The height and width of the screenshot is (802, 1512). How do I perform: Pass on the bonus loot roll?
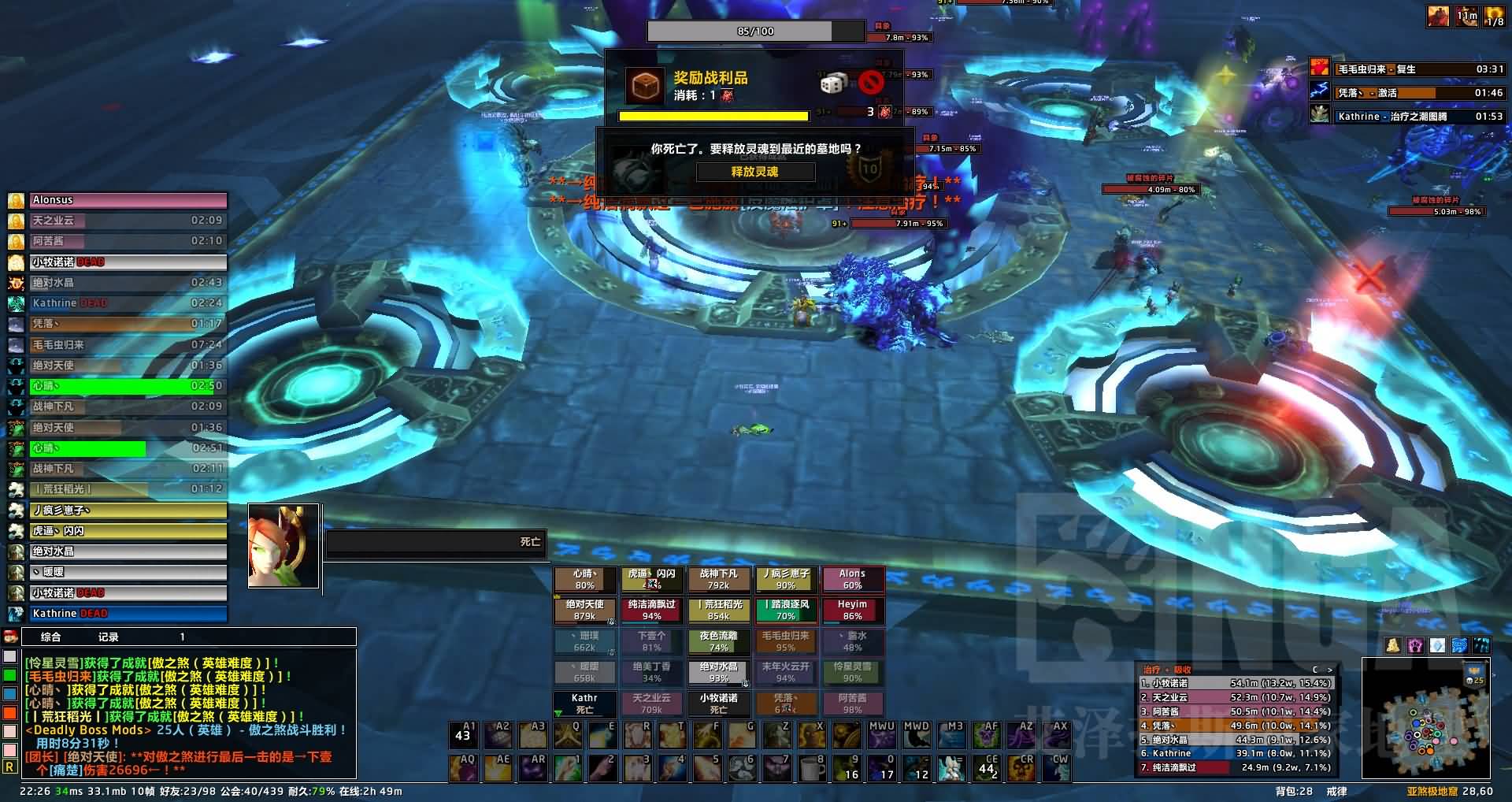(871, 83)
